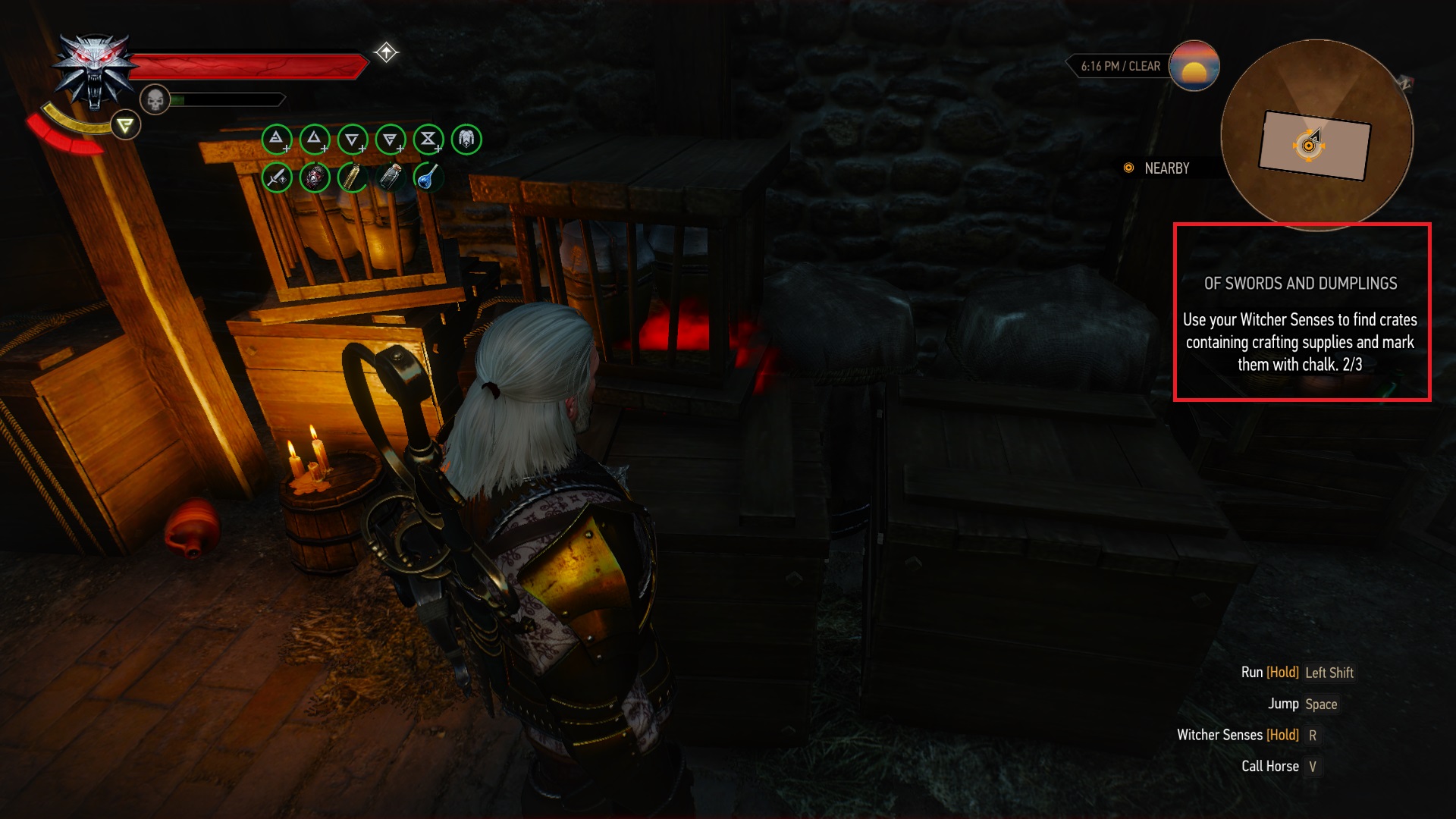1456x819 pixels.
Task: Click the red skull decoction buff
Action: [x=315, y=177]
